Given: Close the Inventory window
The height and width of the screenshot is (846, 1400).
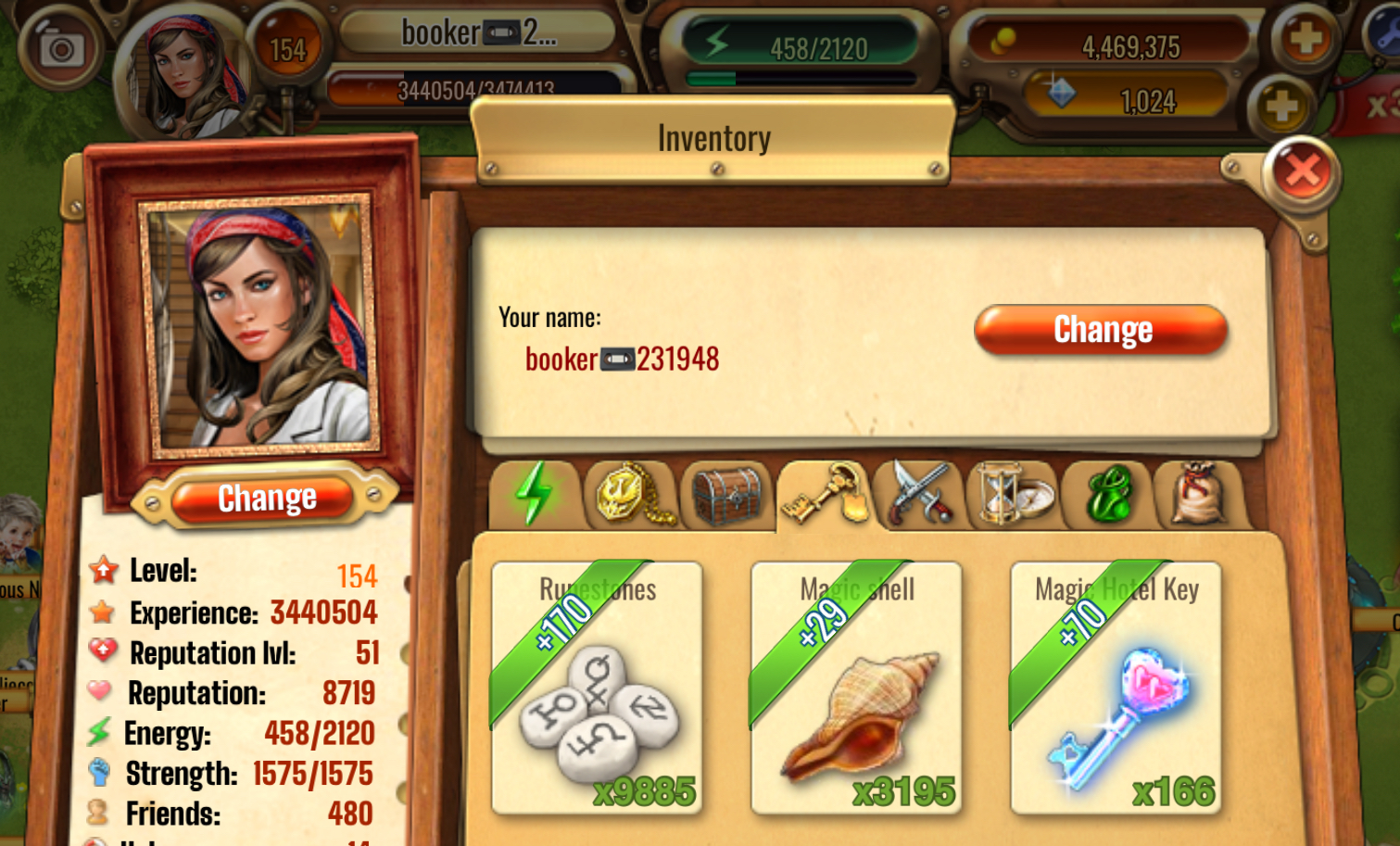Looking at the screenshot, I should [x=1302, y=171].
